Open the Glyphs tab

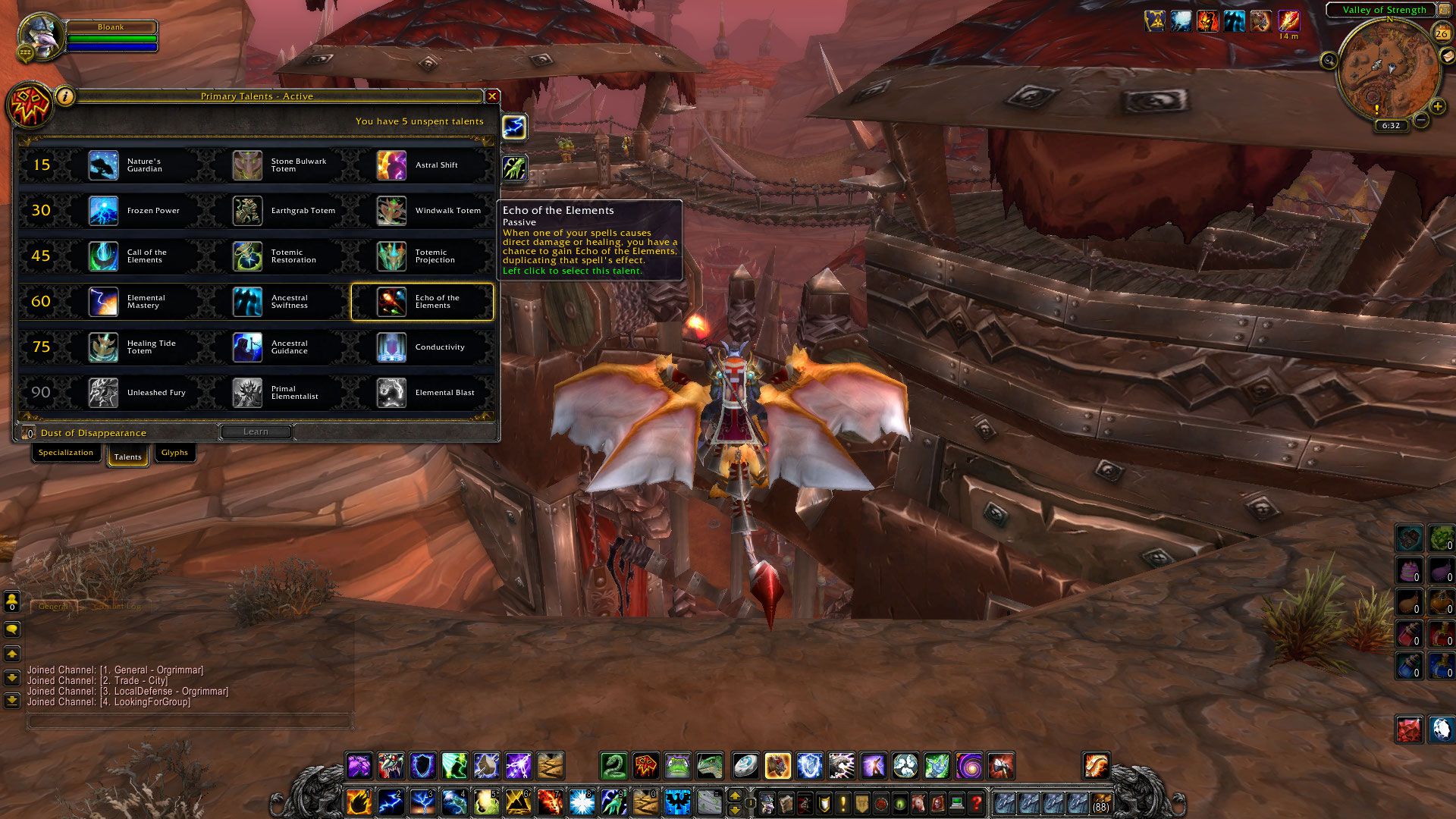pos(174,453)
